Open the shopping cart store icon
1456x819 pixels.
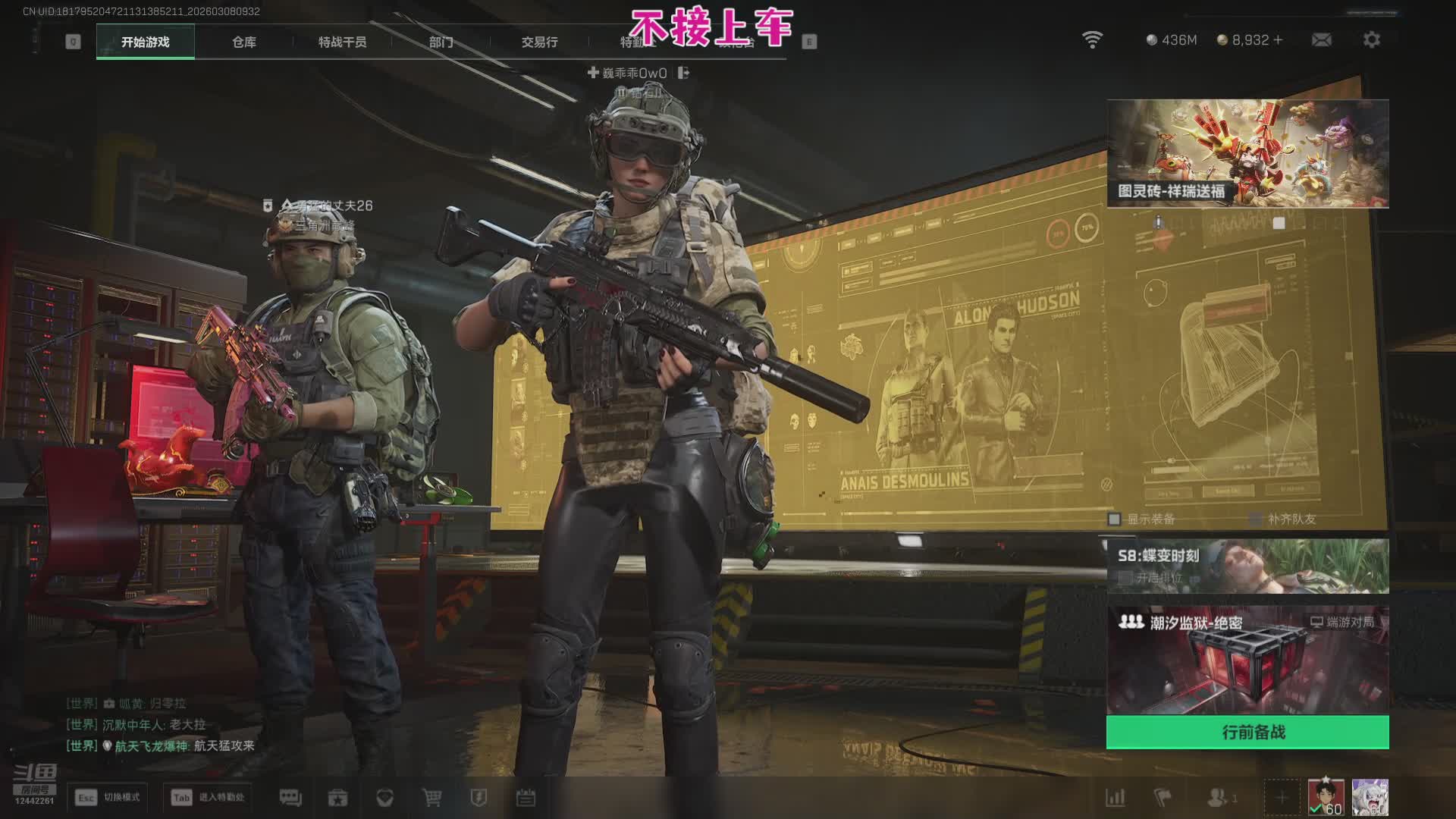point(431,798)
